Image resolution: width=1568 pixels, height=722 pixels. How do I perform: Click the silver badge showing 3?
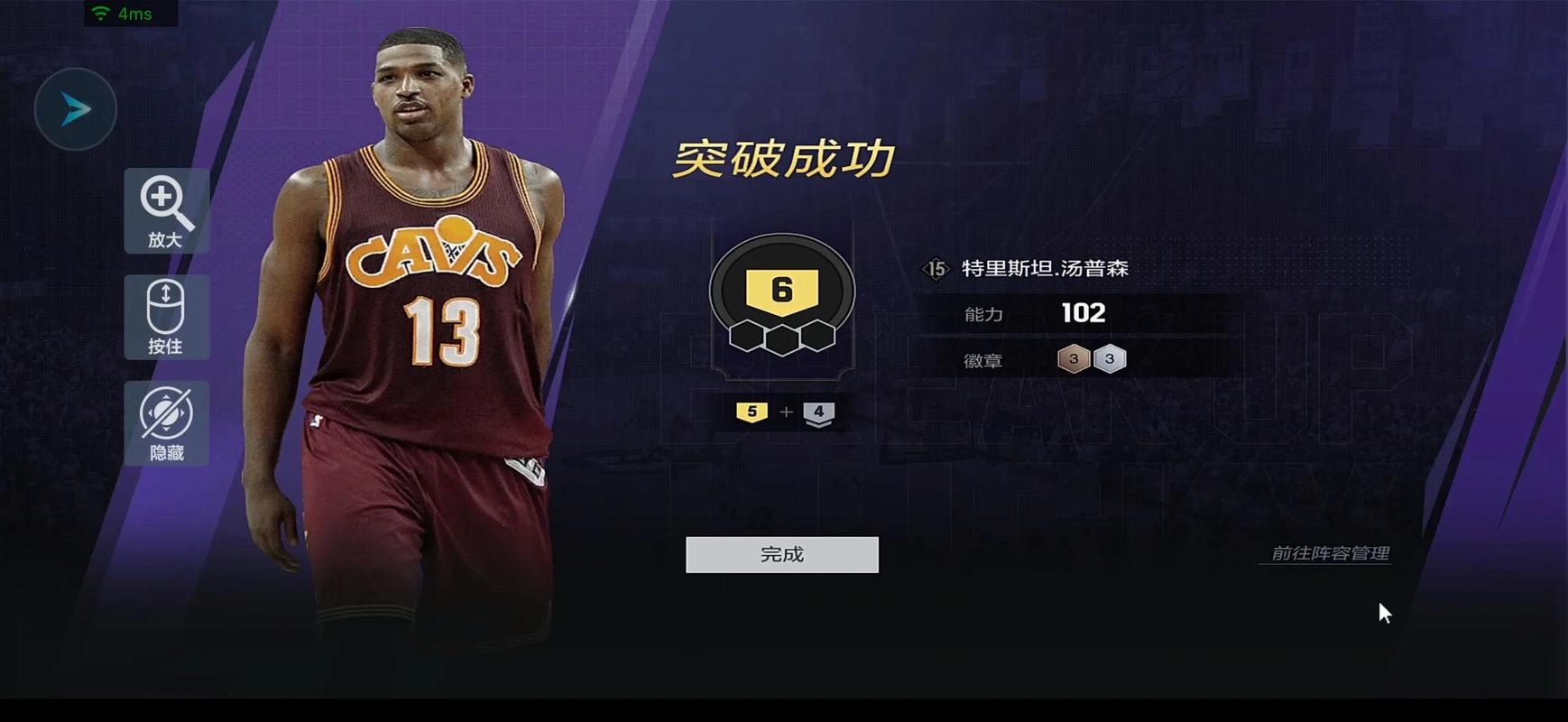coord(1109,358)
